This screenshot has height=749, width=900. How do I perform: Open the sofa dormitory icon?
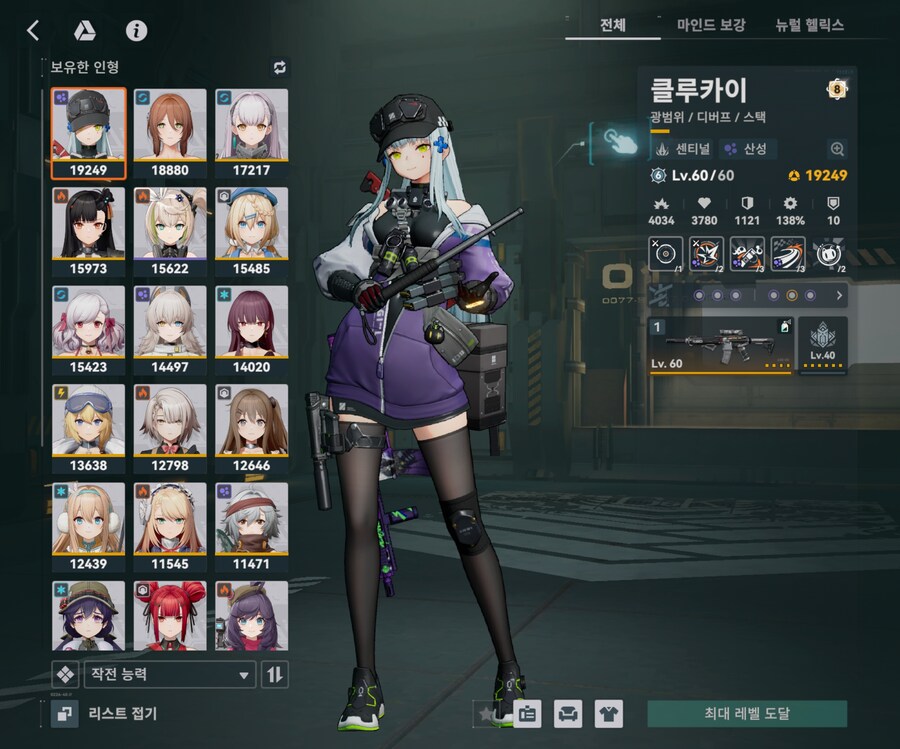[567, 714]
